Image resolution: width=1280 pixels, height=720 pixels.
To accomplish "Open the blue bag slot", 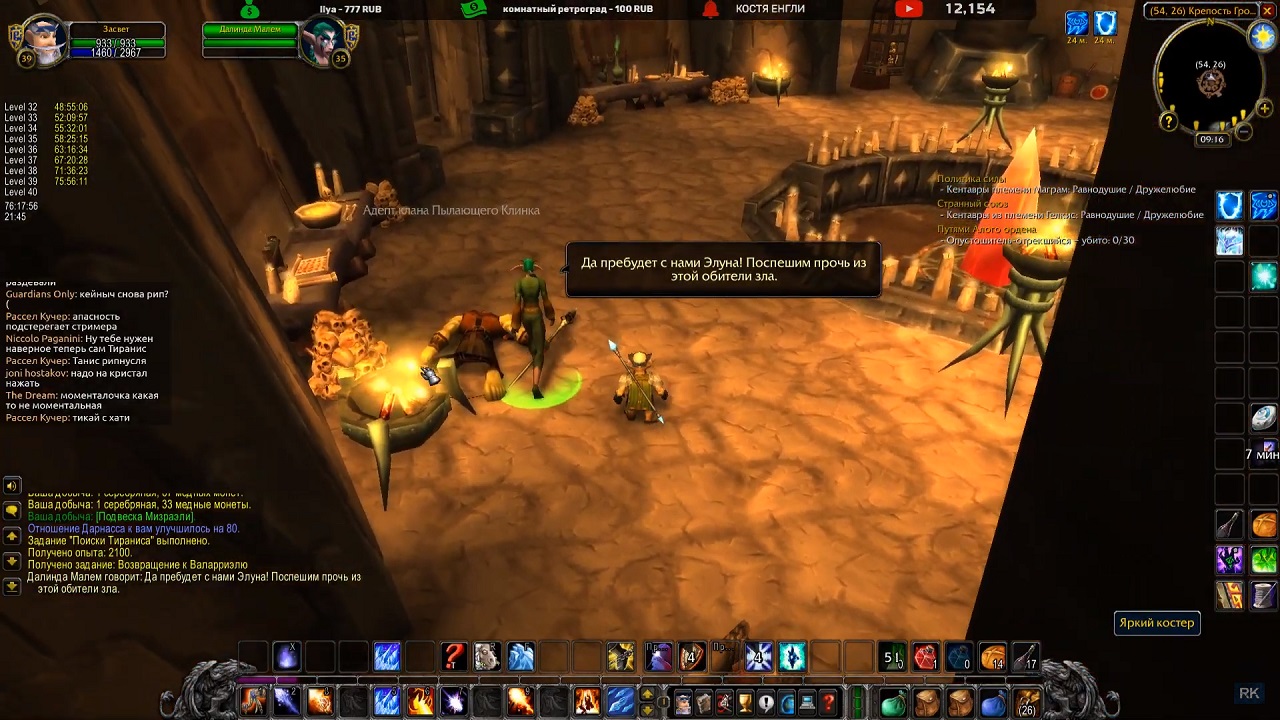I will pyautogui.click(x=992, y=702).
